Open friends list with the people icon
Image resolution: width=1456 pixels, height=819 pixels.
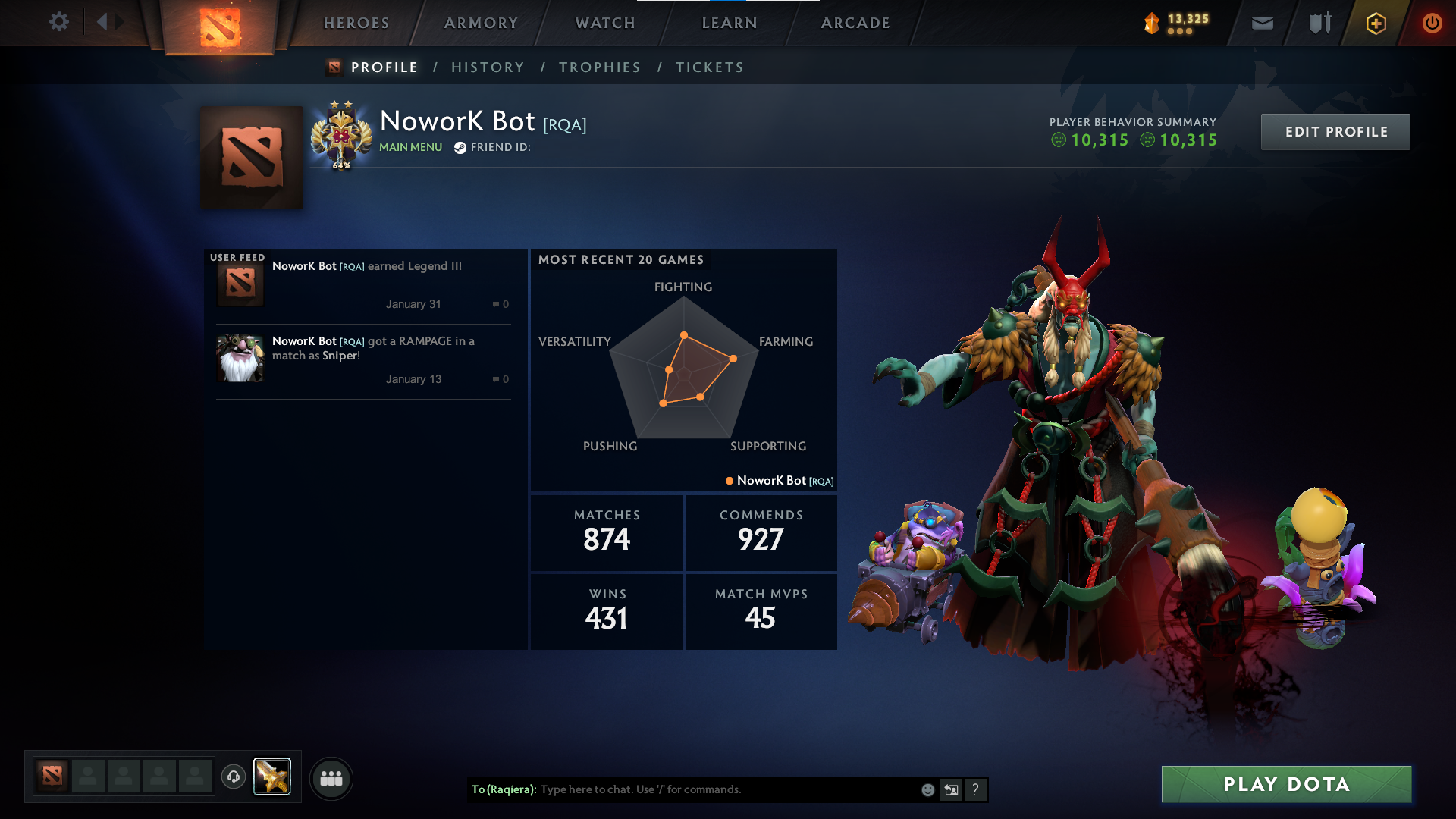331,778
